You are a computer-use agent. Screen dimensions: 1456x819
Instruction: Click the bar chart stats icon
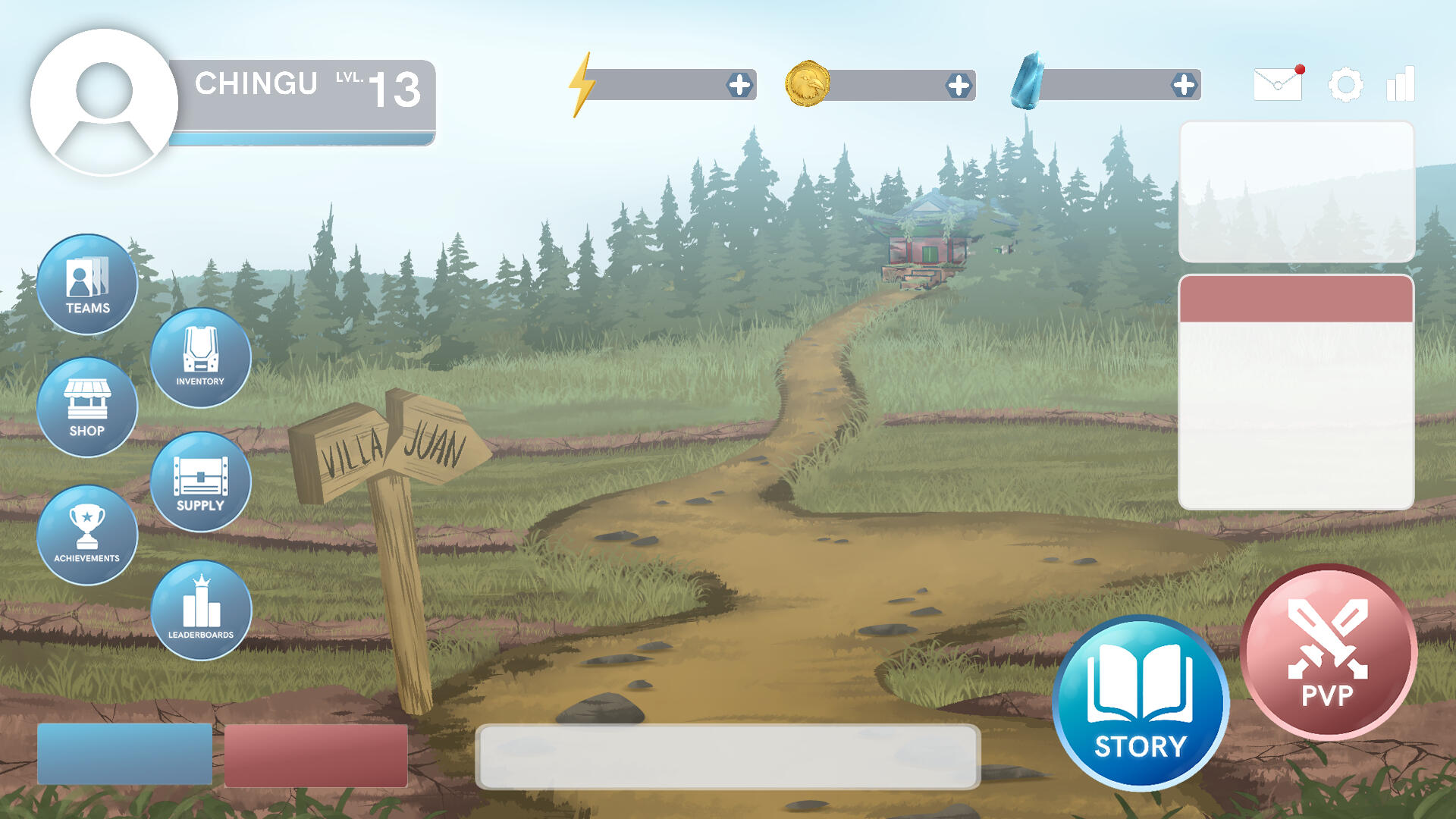click(x=1401, y=84)
